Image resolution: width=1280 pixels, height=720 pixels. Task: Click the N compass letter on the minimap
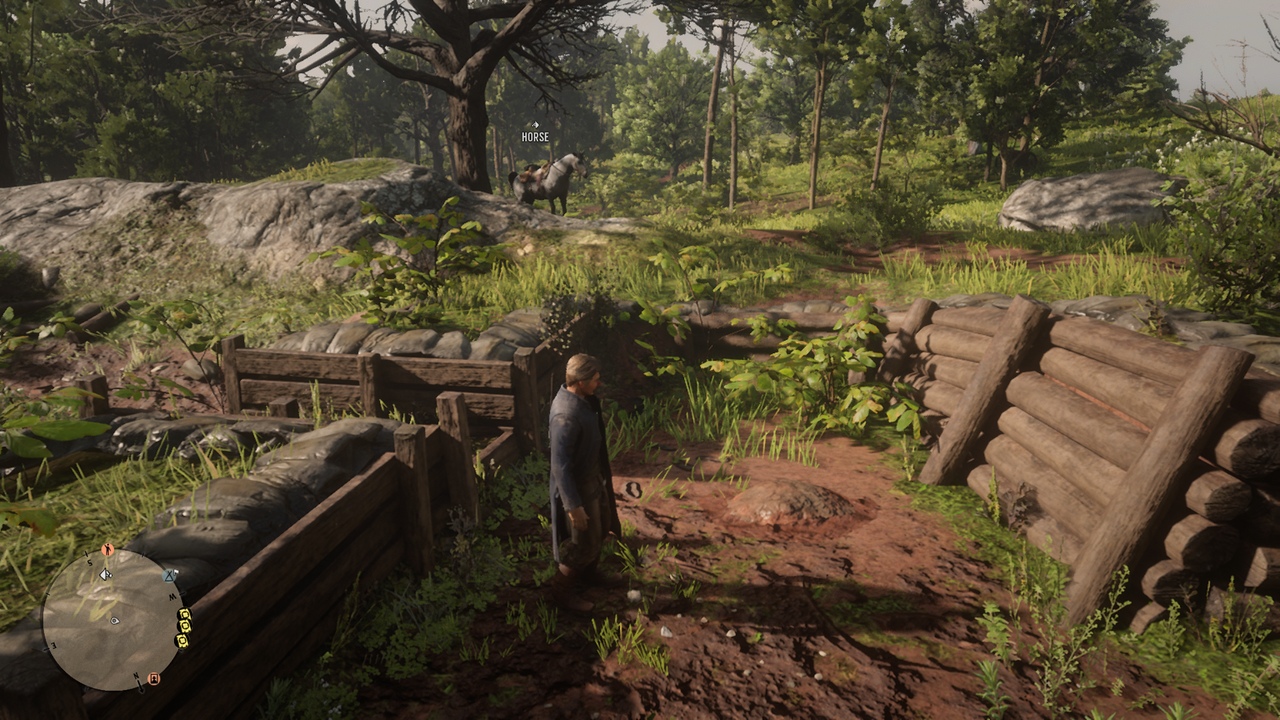coord(137,675)
